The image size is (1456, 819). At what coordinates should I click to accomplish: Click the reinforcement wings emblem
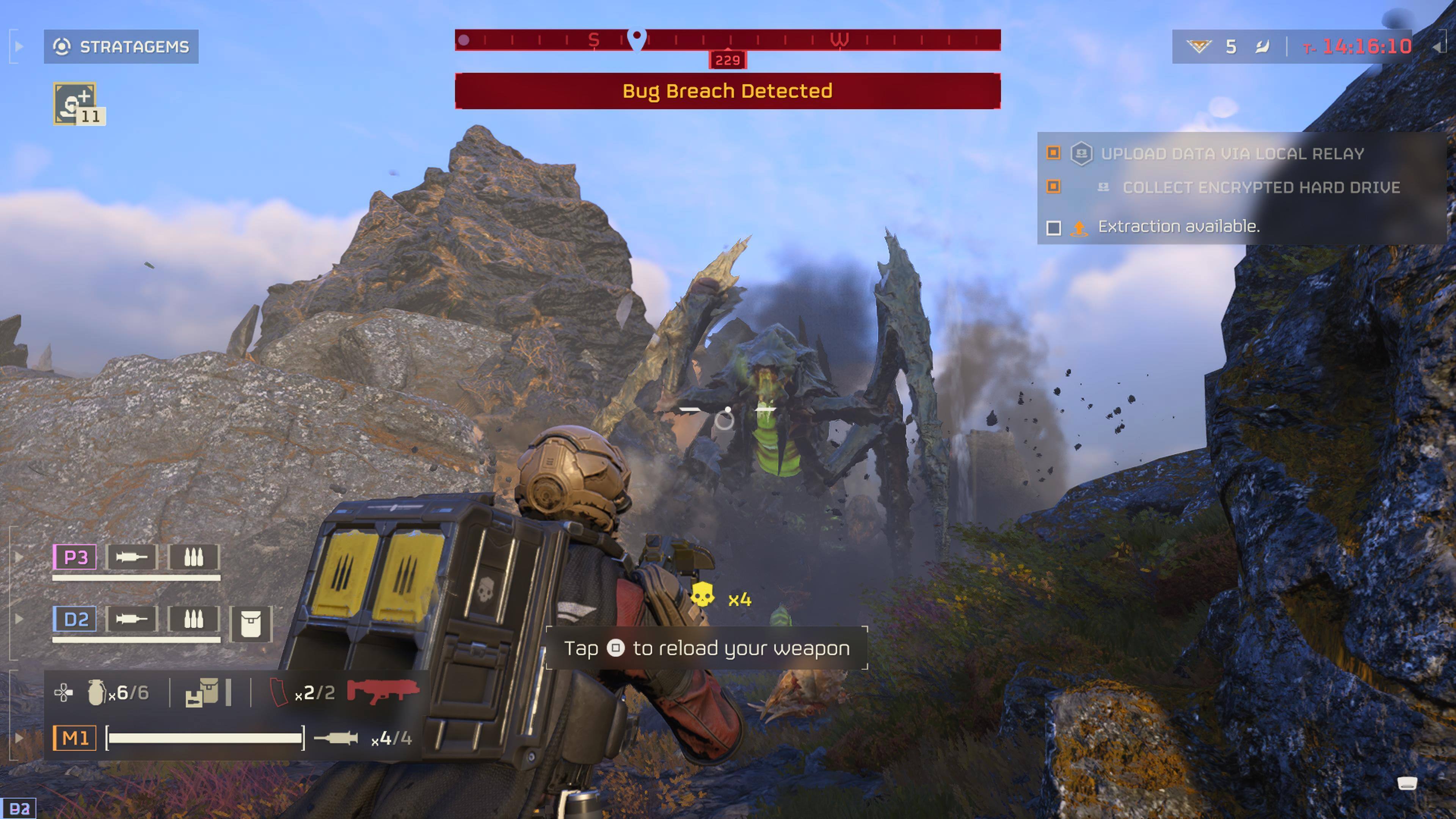coord(1198,46)
